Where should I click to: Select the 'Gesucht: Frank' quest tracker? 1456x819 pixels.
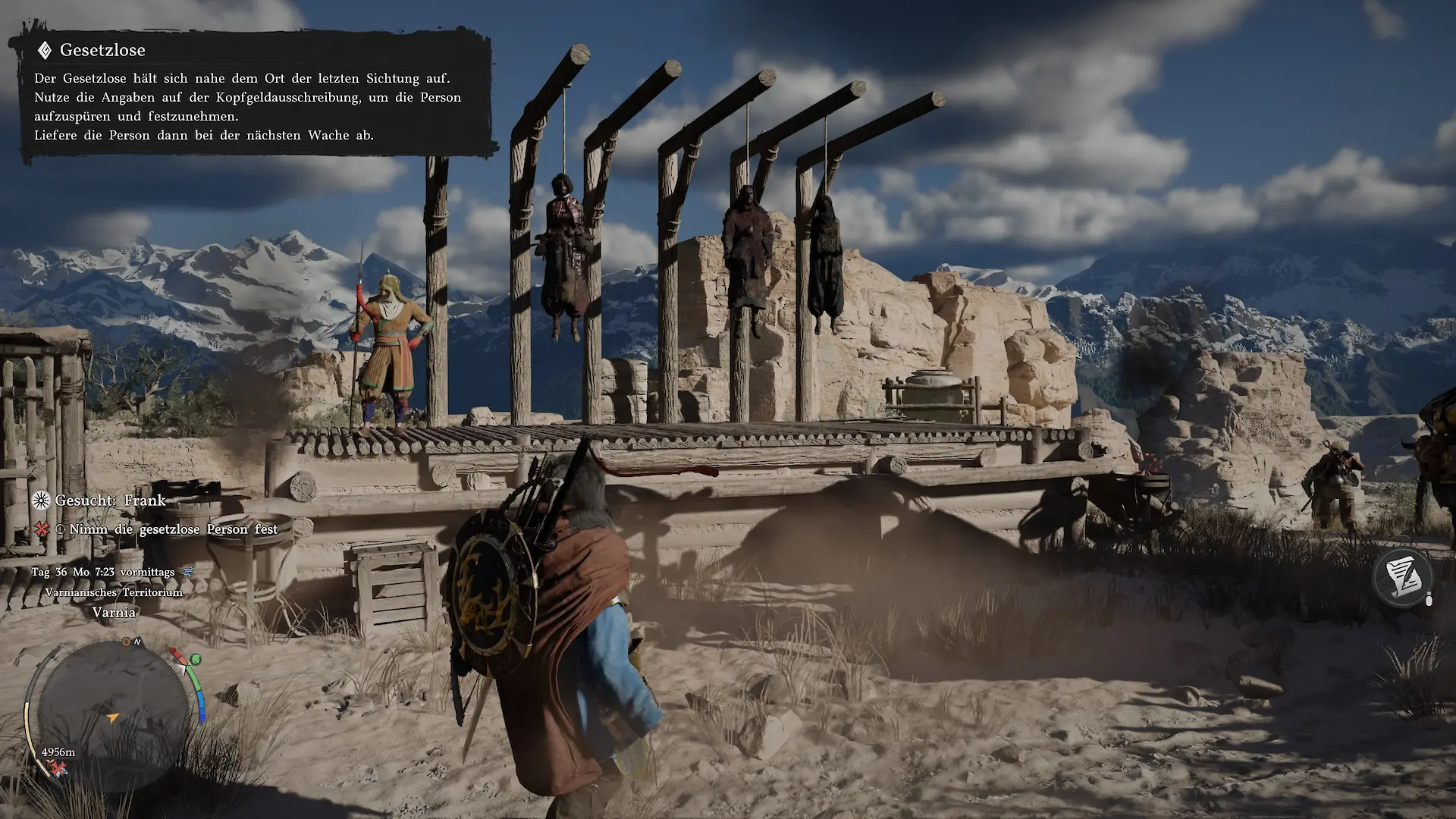pos(110,500)
